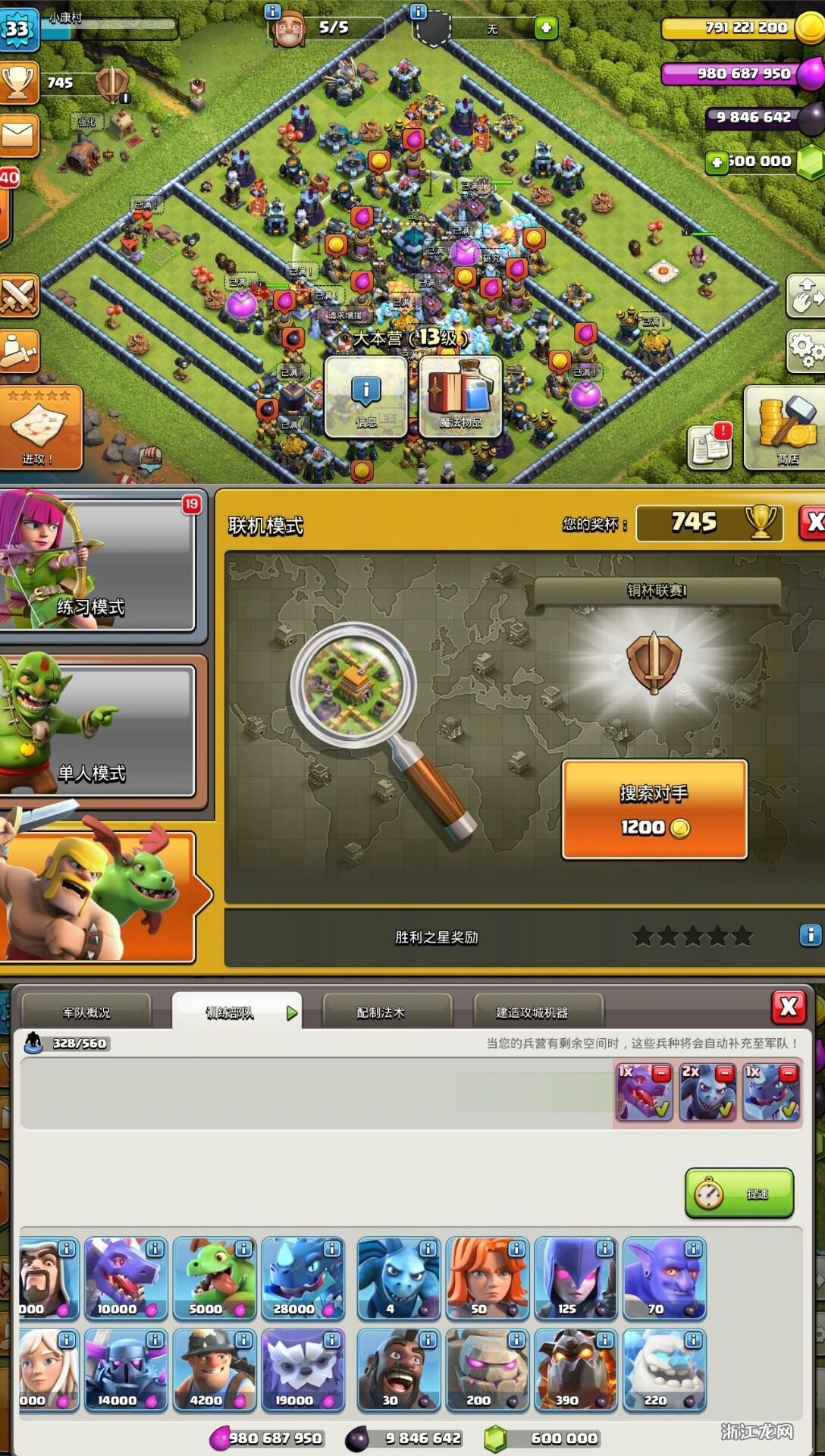Close the troop training window
This screenshot has height=1456, width=825.
point(788,1007)
